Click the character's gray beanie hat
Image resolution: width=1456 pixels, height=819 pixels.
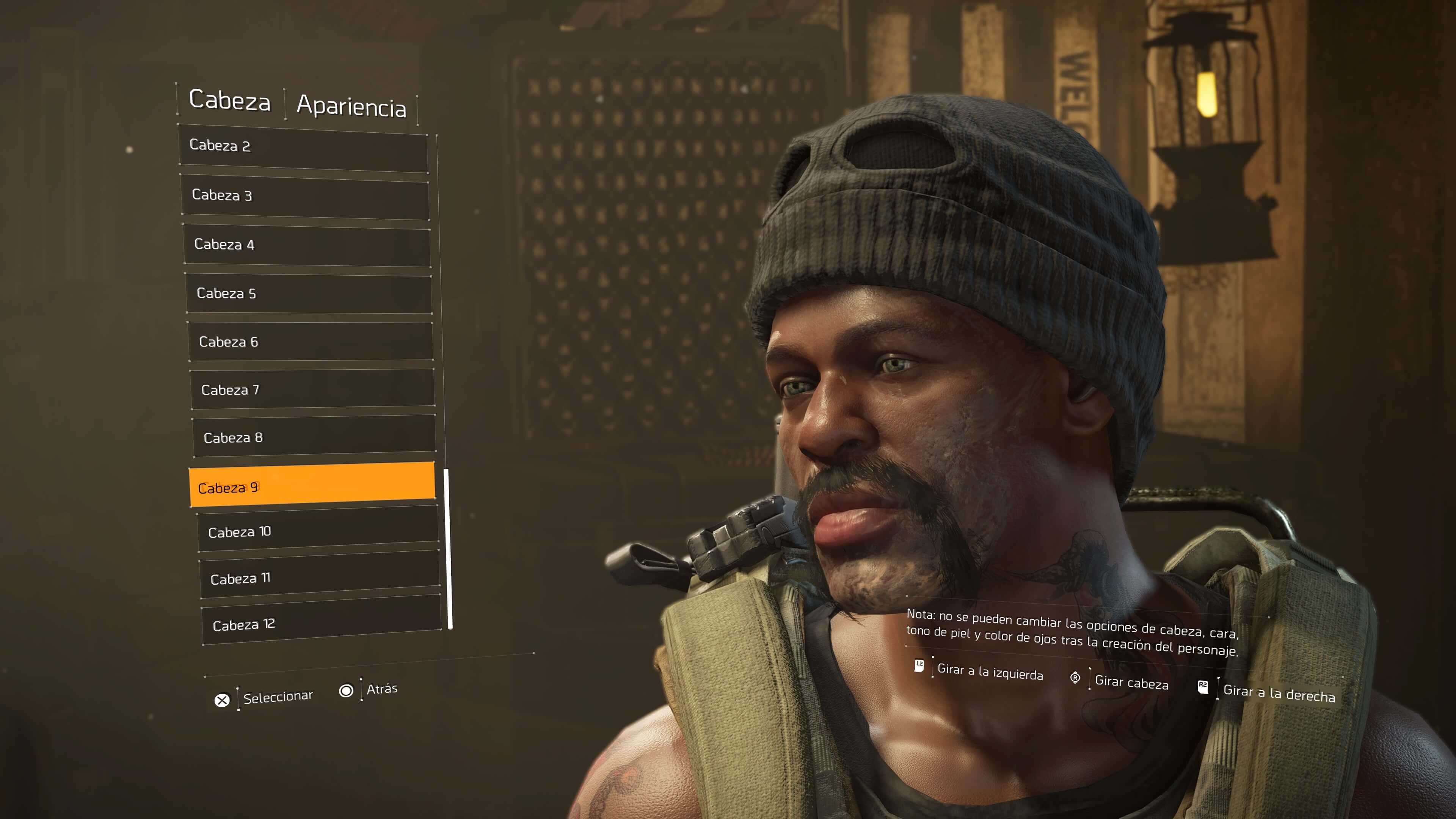[933, 198]
